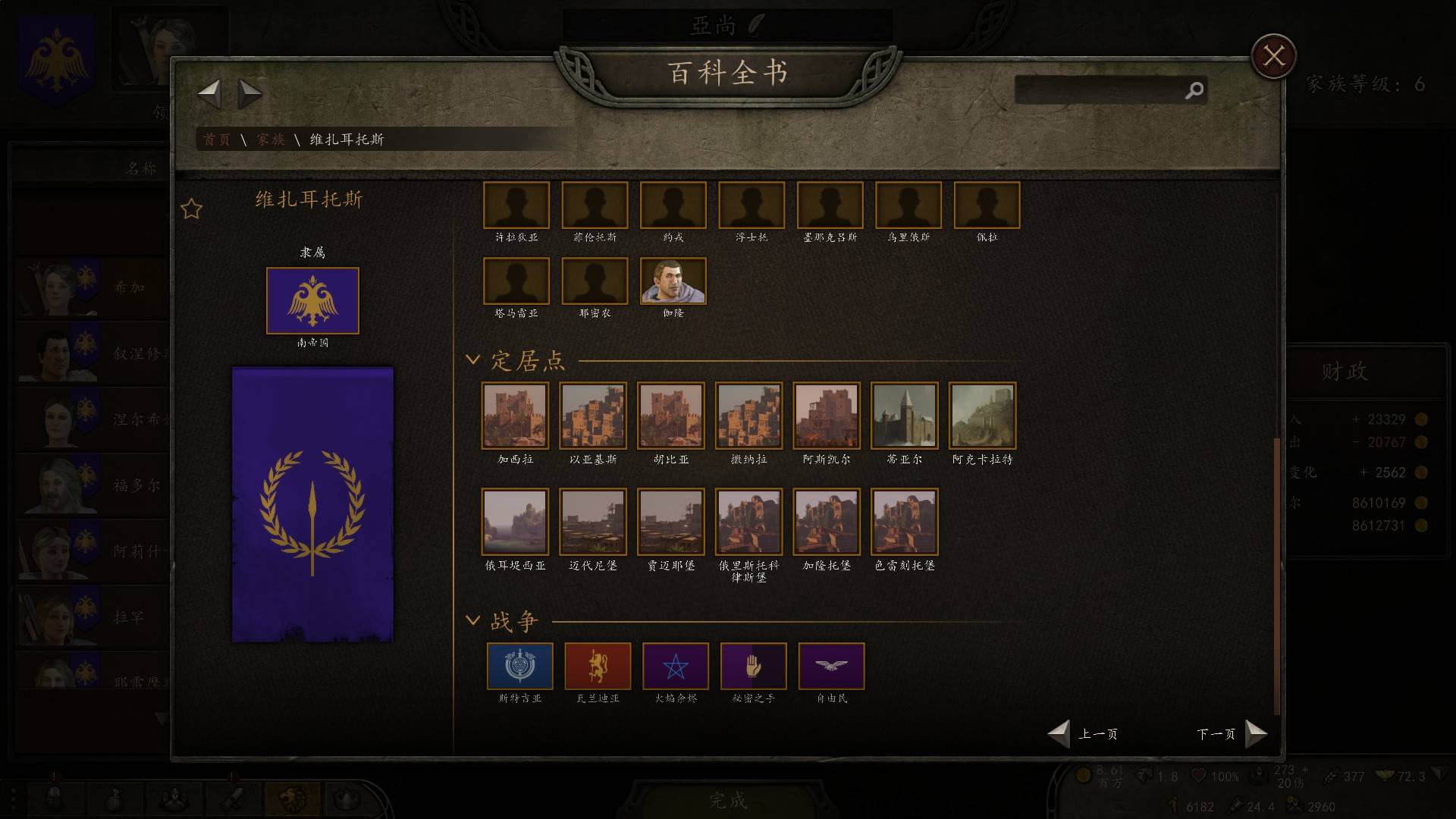Go forward using the right arrow
This screenshot has width=1456, height=819.
coord(249,94)
